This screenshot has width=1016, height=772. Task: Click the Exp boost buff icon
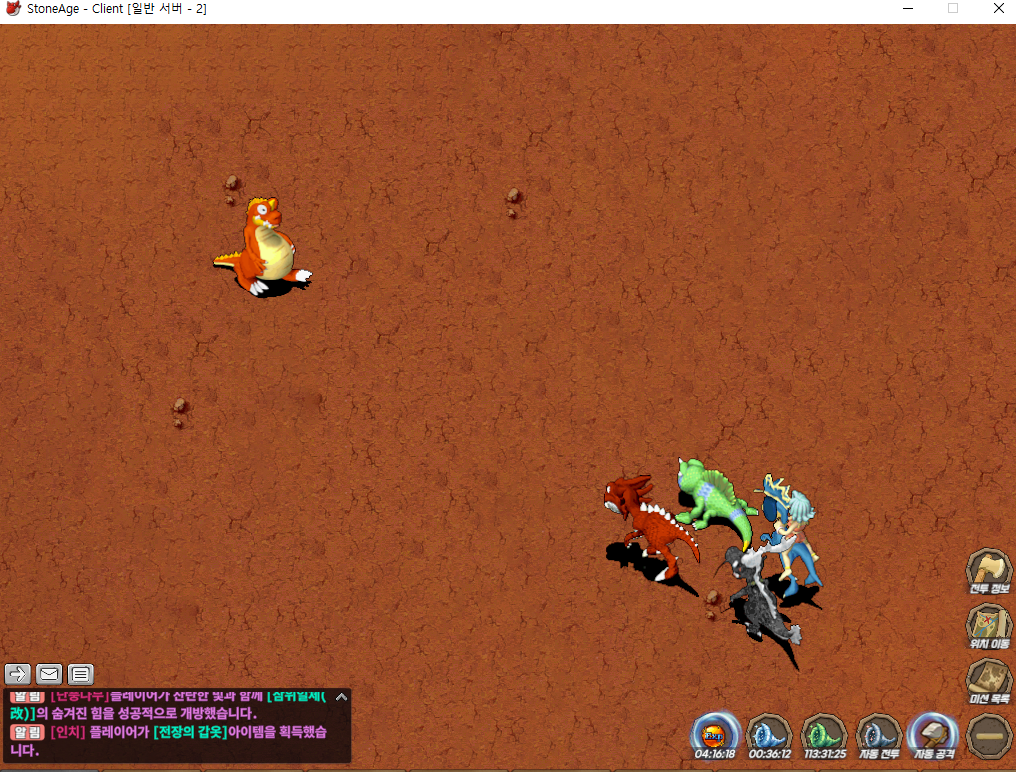[x=715, y=735]
